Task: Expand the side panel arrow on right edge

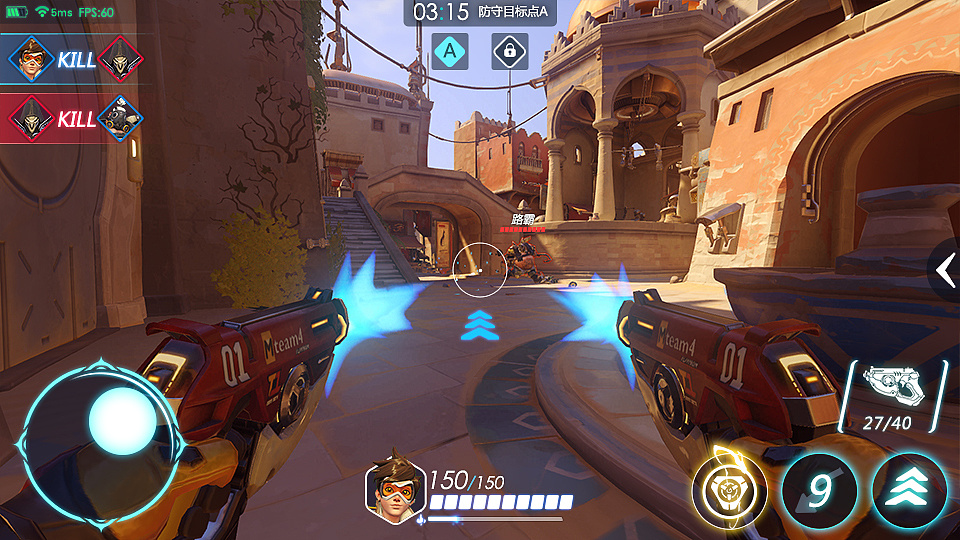Action: (x=945, y=269)
